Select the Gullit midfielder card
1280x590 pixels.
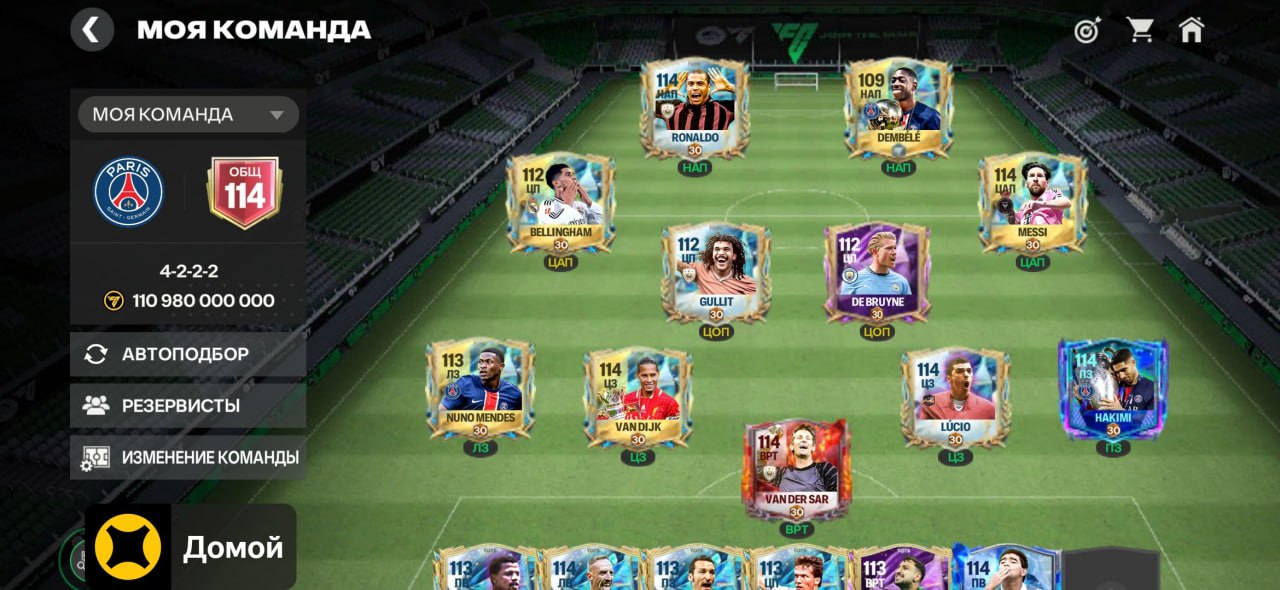point(716,272)
